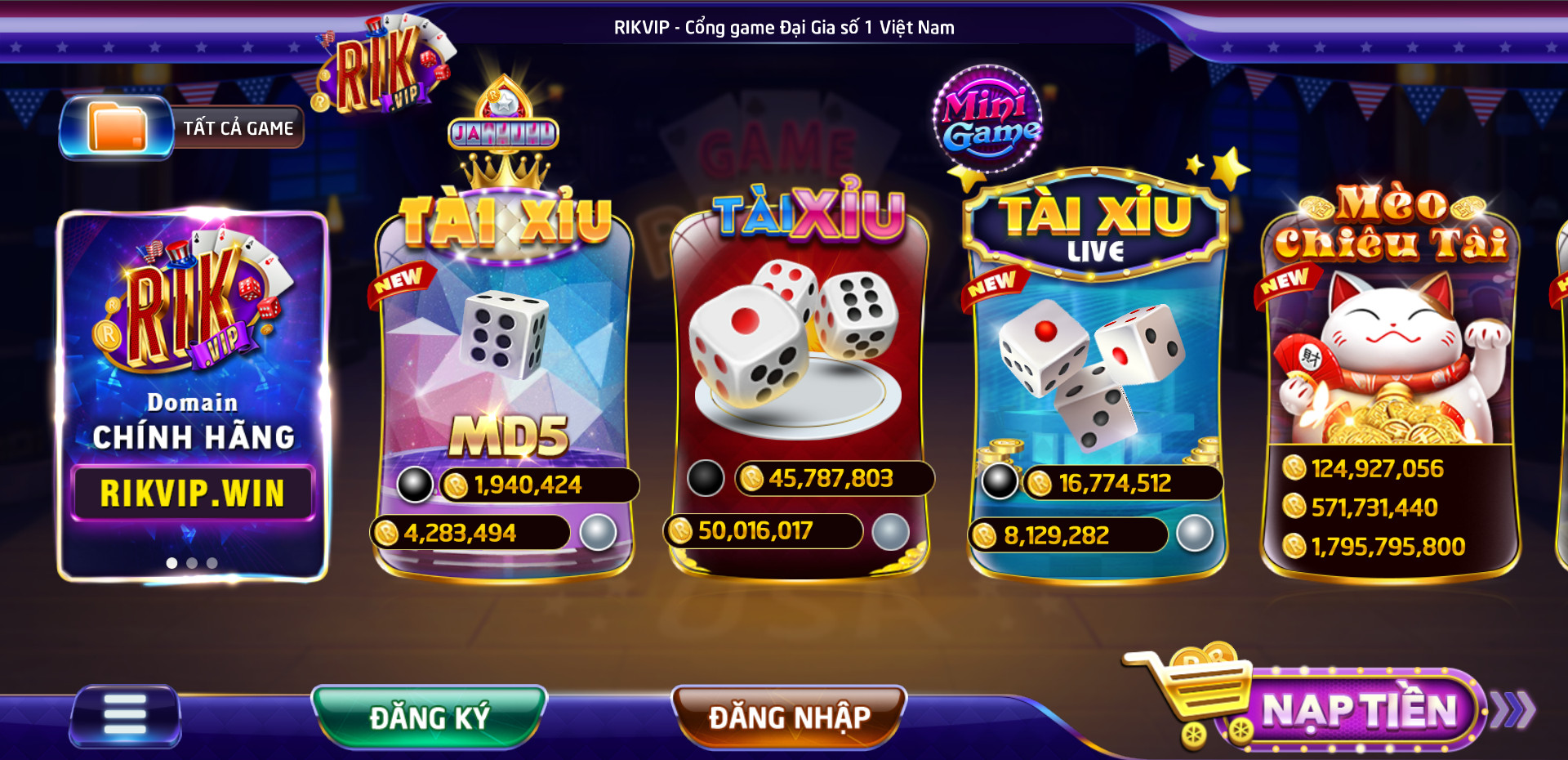The width and height of the screenshot is (1568, 760).
Task: Tap the Đăng Ký register button
Action: pos(429,717)
